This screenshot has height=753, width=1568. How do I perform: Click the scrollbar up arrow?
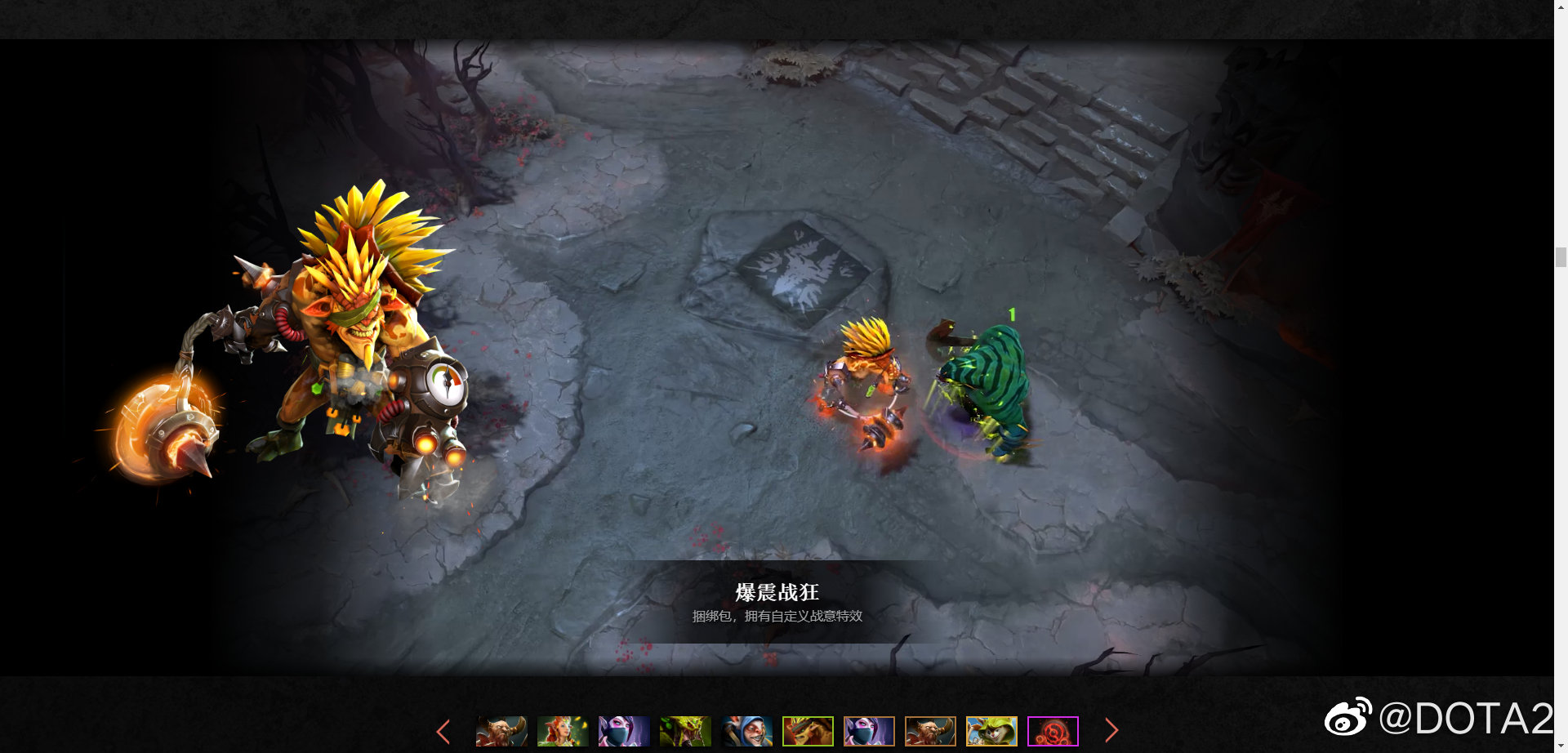1561,8
